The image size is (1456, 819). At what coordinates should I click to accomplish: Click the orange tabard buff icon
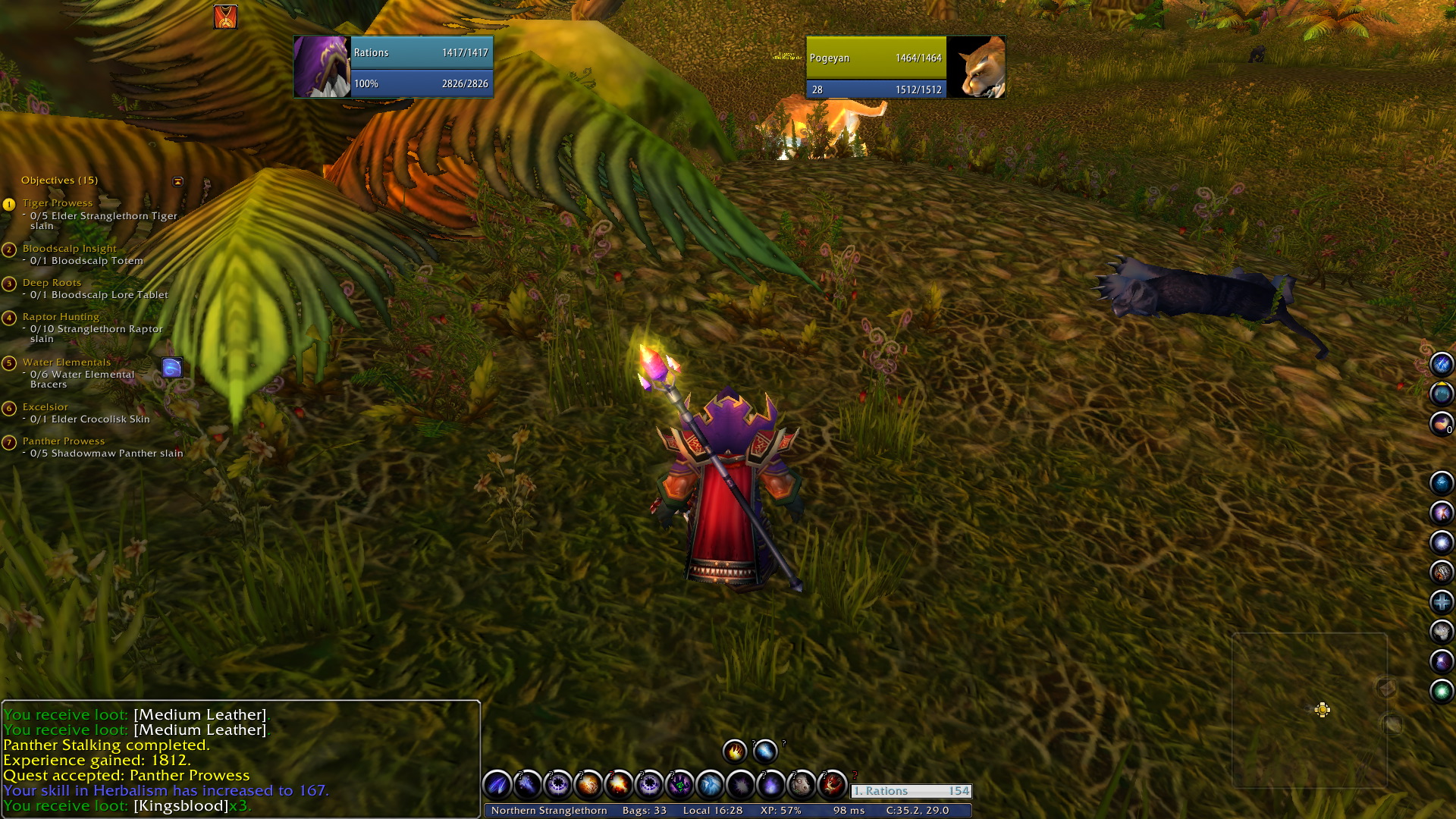click(225, 17)
